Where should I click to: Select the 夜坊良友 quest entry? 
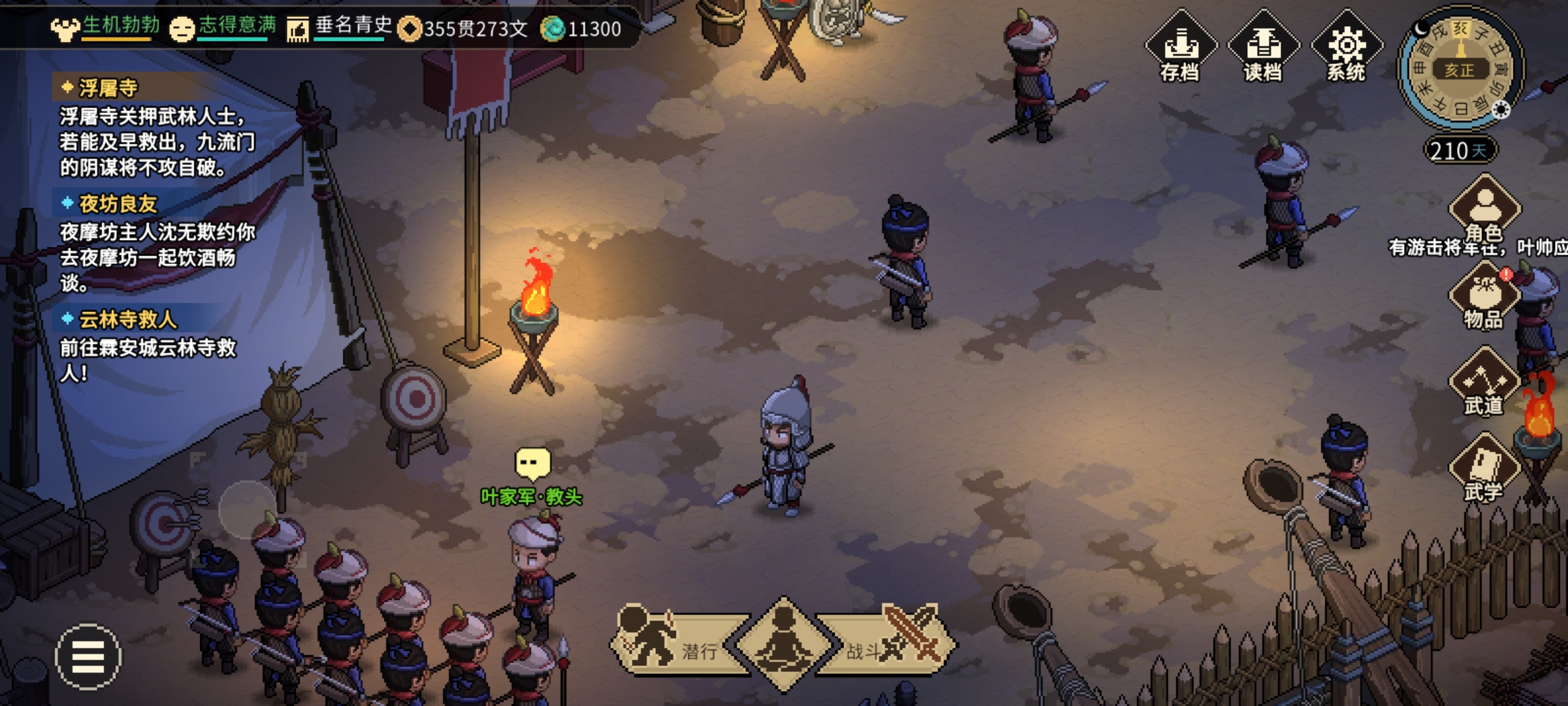(118, 204)
